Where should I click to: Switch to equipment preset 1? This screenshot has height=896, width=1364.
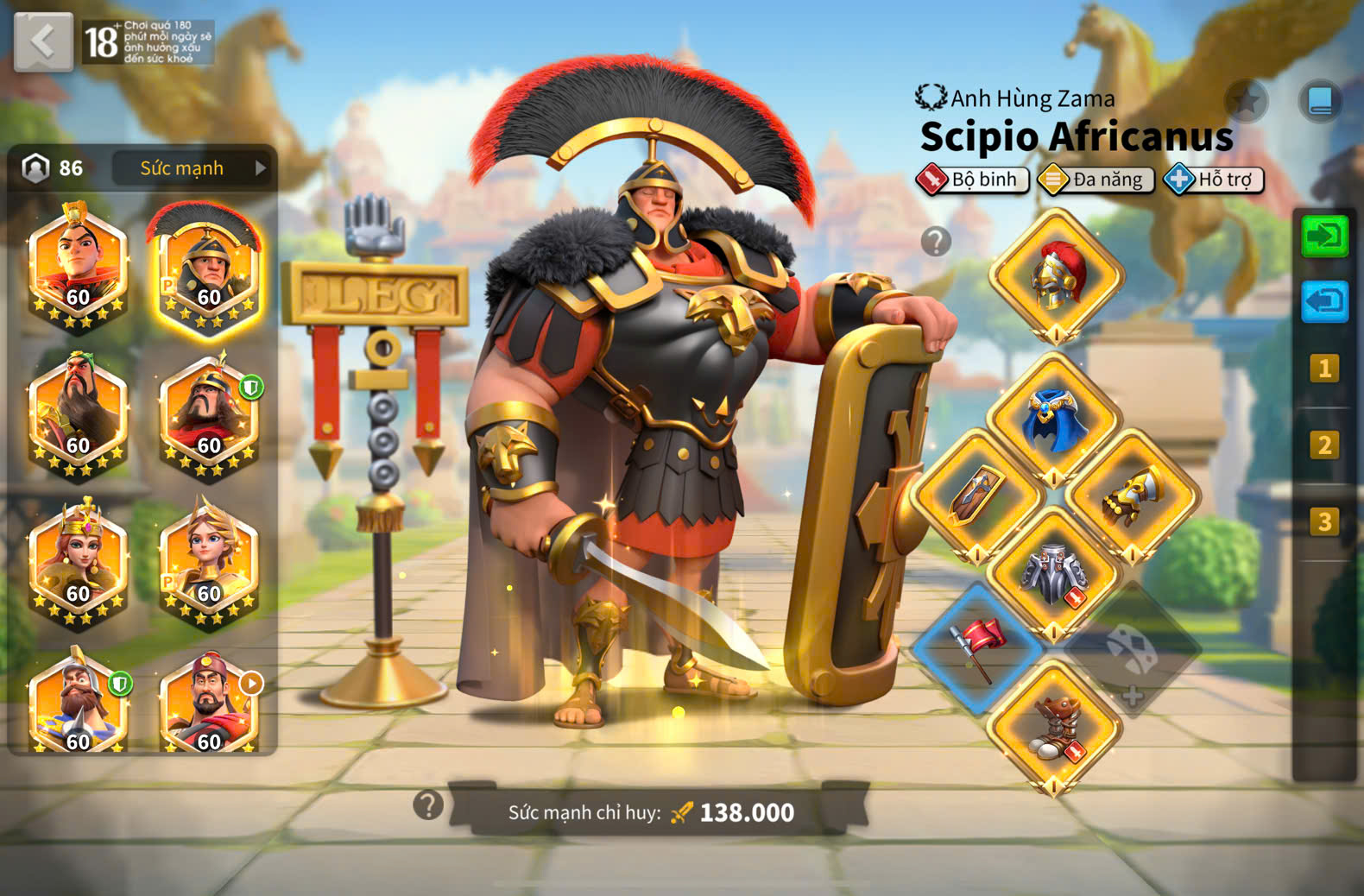pos(1323,369)
